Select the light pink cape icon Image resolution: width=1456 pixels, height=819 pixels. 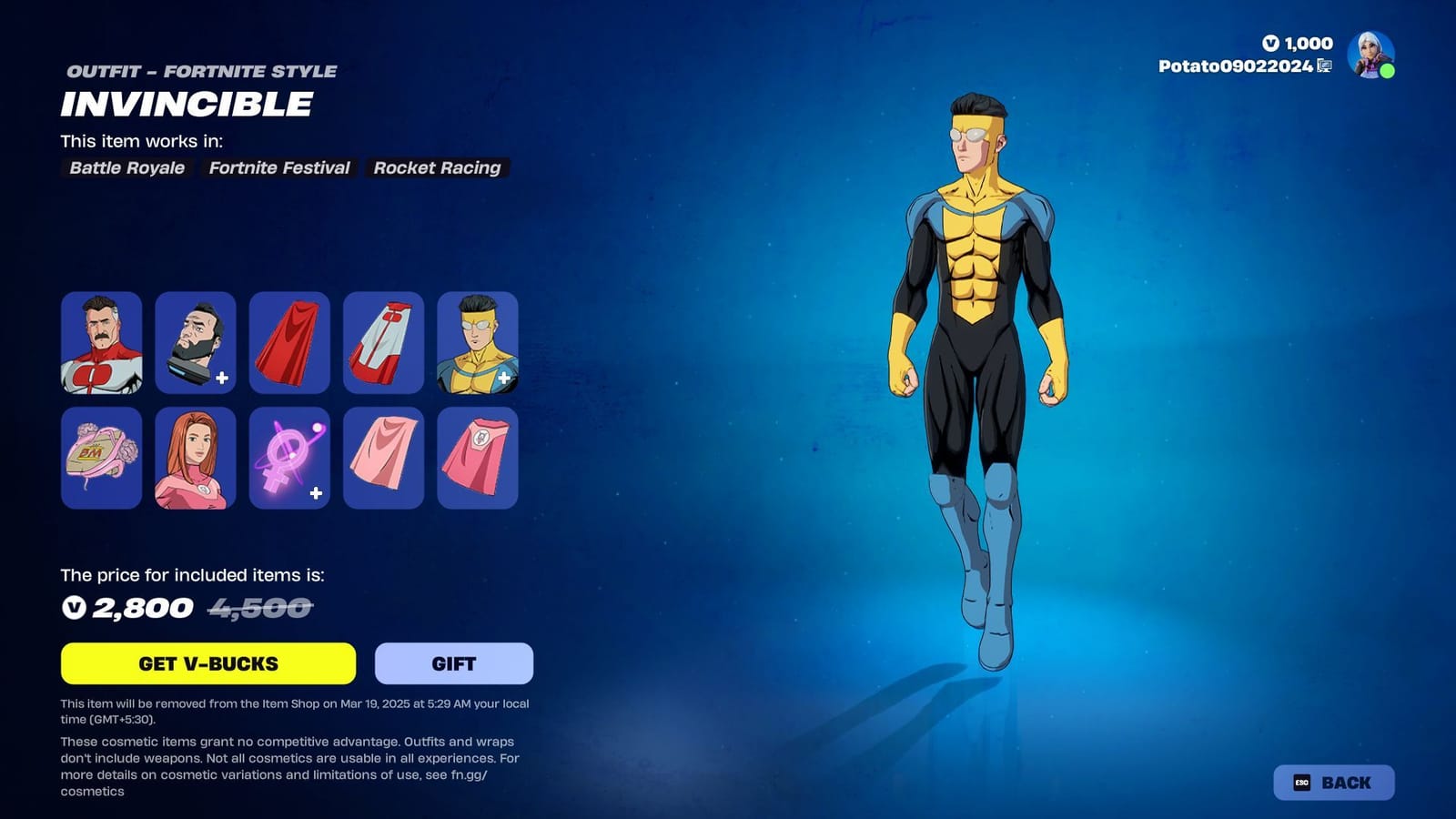pos(384,458)
